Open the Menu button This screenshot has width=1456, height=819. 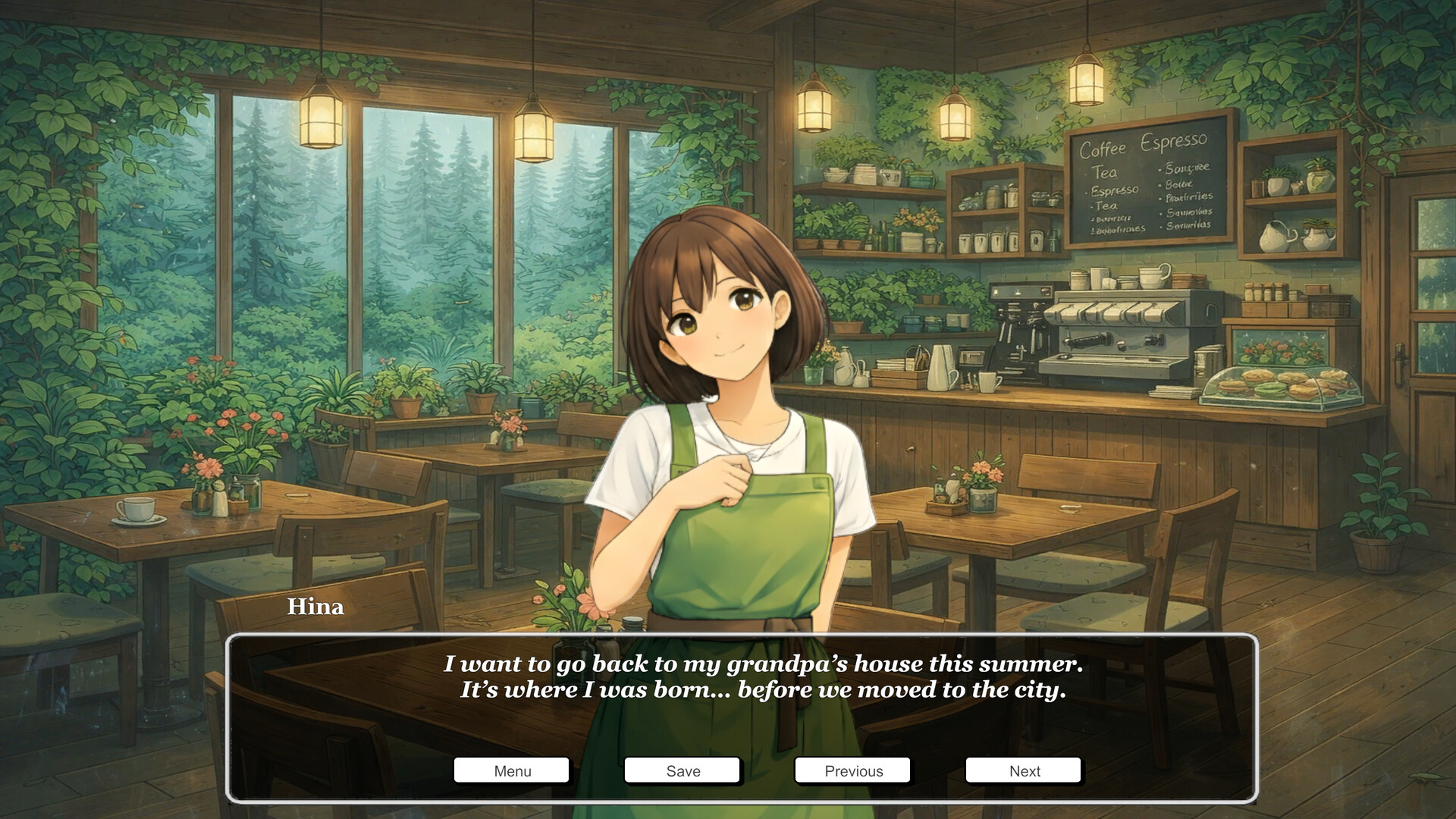pyautogui.click(x=512, y=770)
